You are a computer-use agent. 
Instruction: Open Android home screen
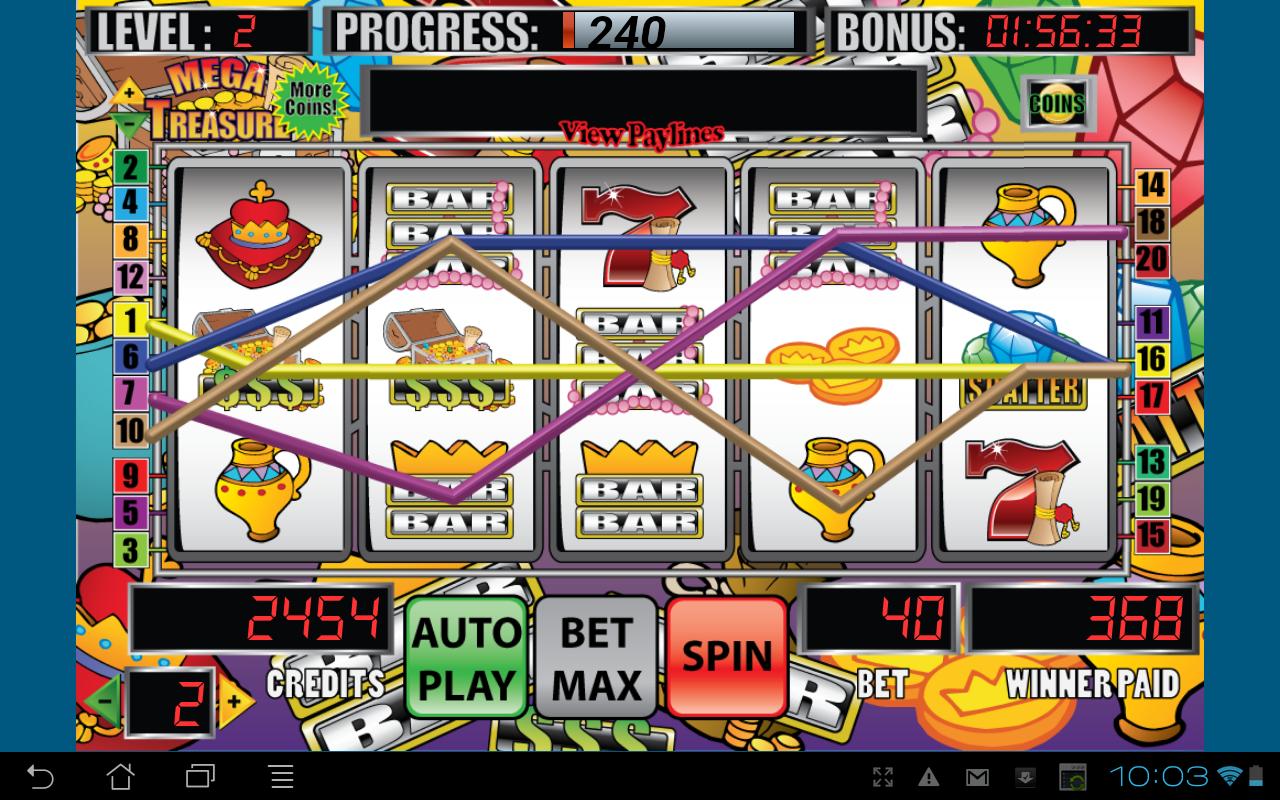point(120,776)
